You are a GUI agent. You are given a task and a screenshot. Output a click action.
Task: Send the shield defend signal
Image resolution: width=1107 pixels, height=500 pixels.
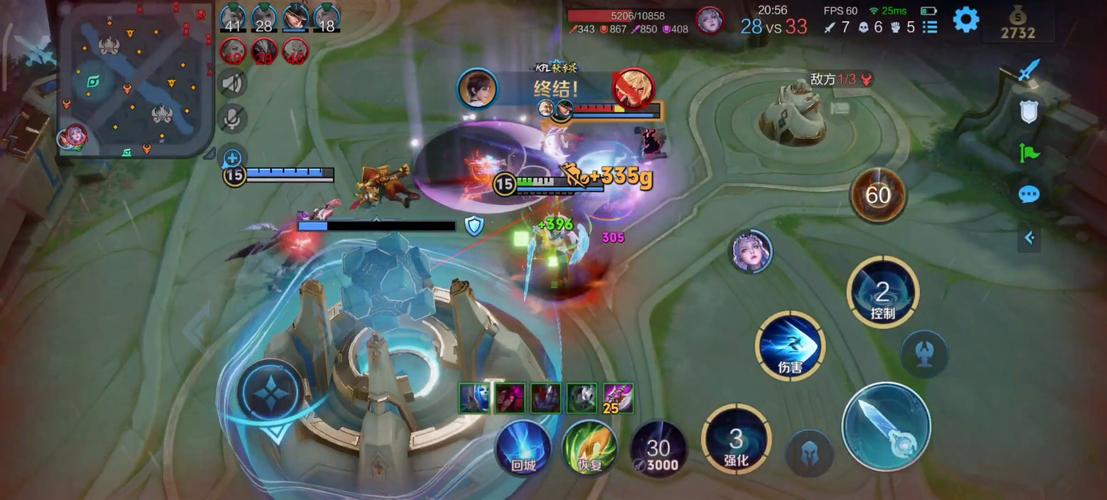1029,112
